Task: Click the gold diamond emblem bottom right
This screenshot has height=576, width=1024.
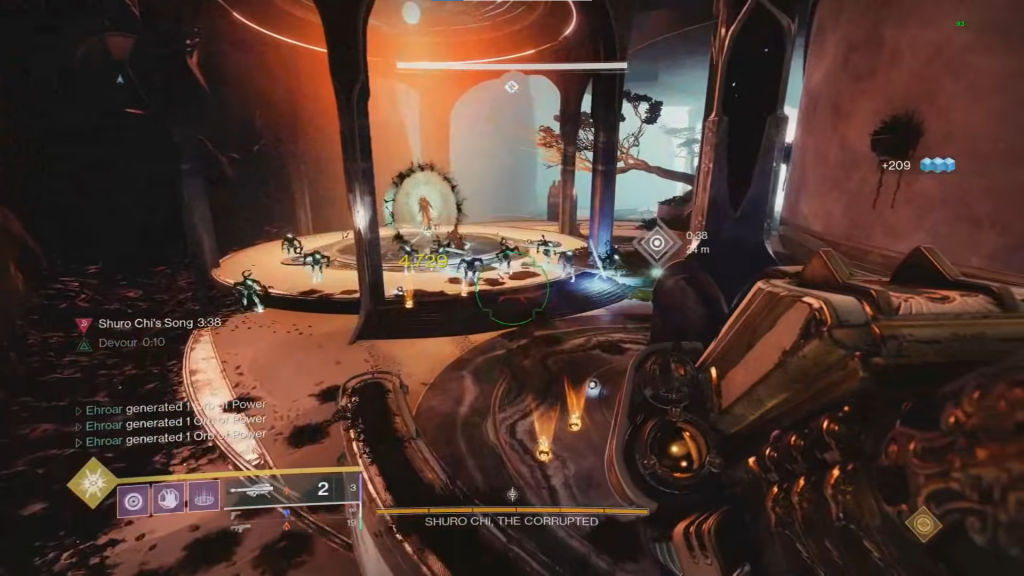Action: (922, 524)
